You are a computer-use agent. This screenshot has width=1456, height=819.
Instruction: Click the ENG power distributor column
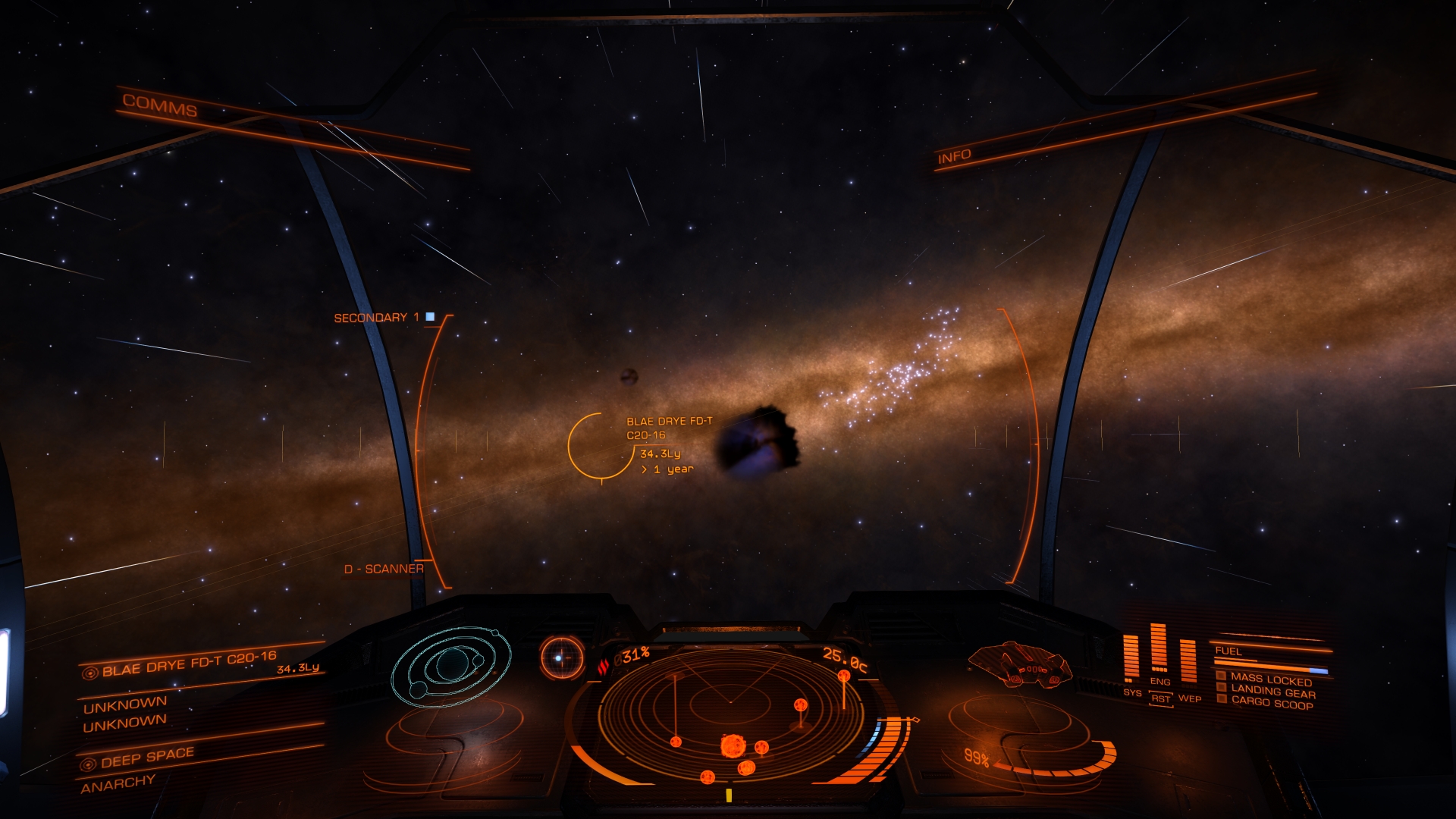(1159, 649)
